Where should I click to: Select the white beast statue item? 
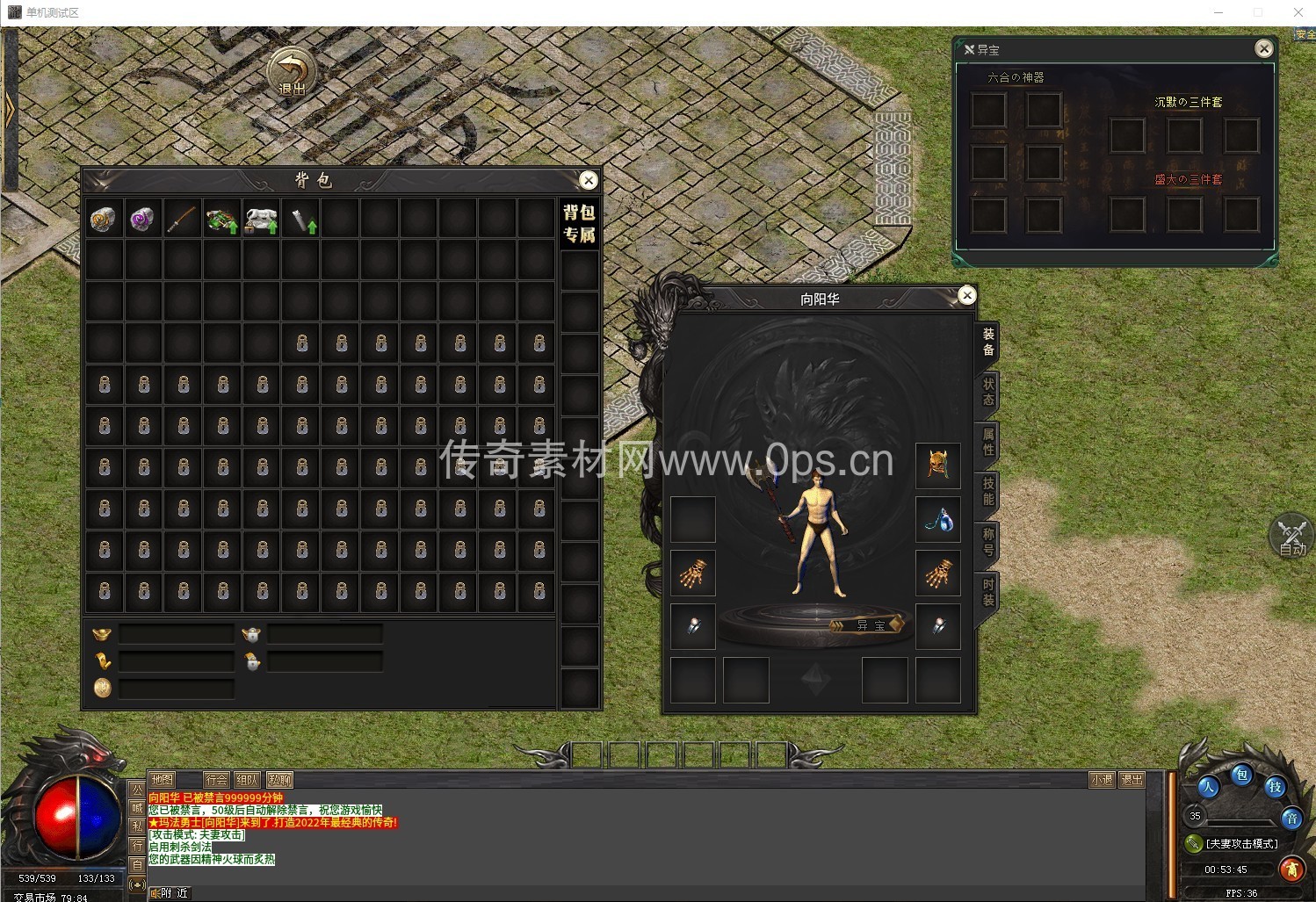coord(261,219)
